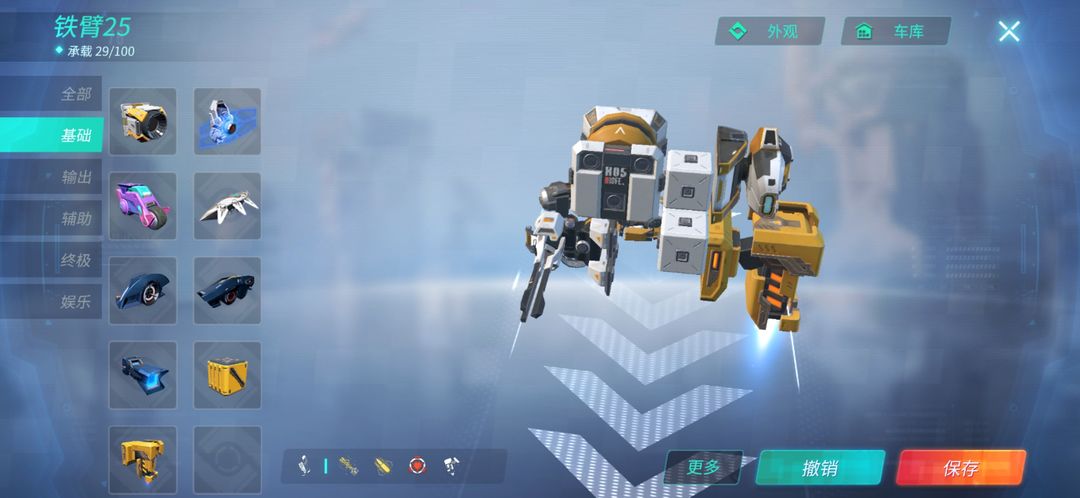Image resolution: width=1080 pixels, height=498 pixels.
Task: Select the white spiked wing part
Action: (x=227, y=206)
